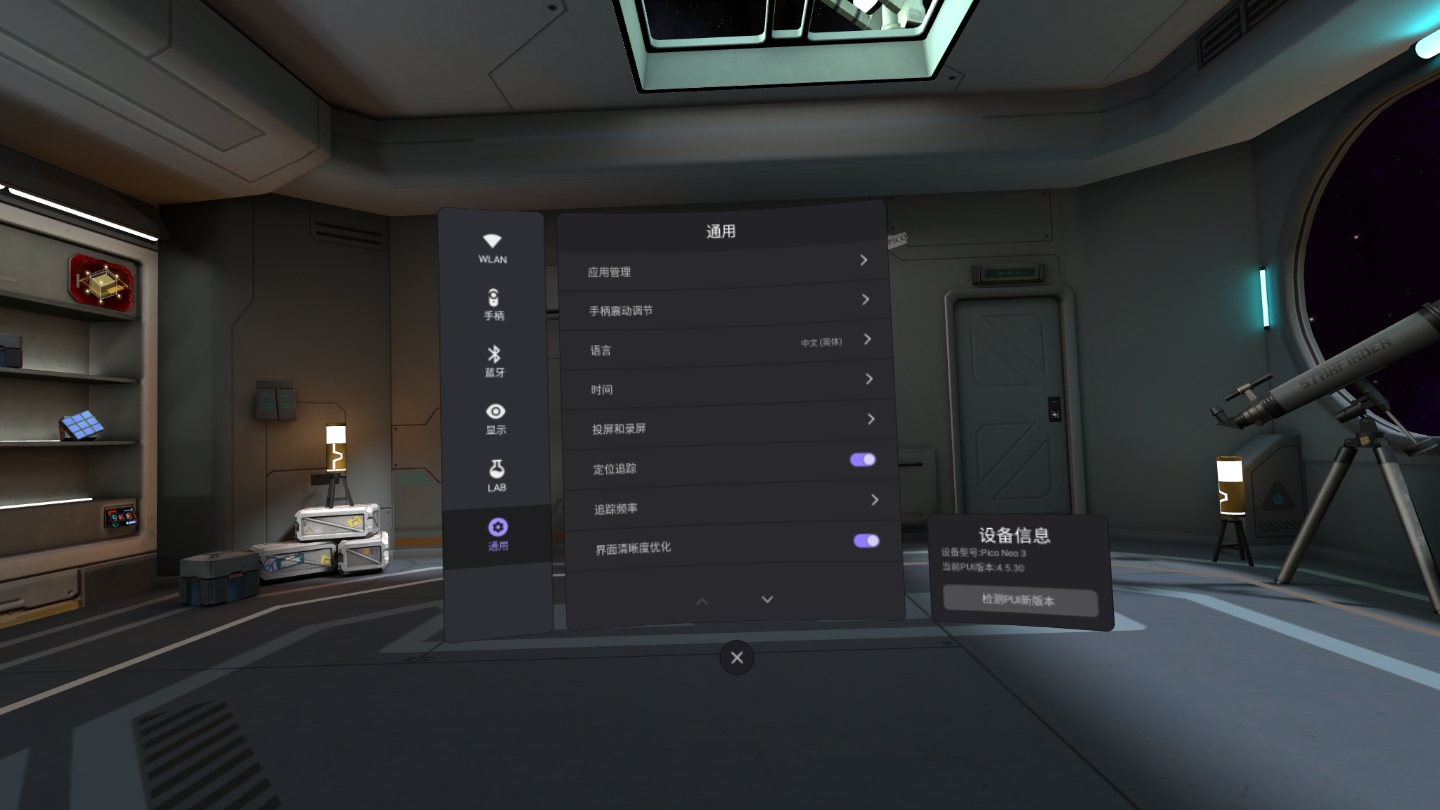This screenshot has height=810, width=1440.
Task: Disable the 定位追踪 positional tracking switch
Action: 862,459
